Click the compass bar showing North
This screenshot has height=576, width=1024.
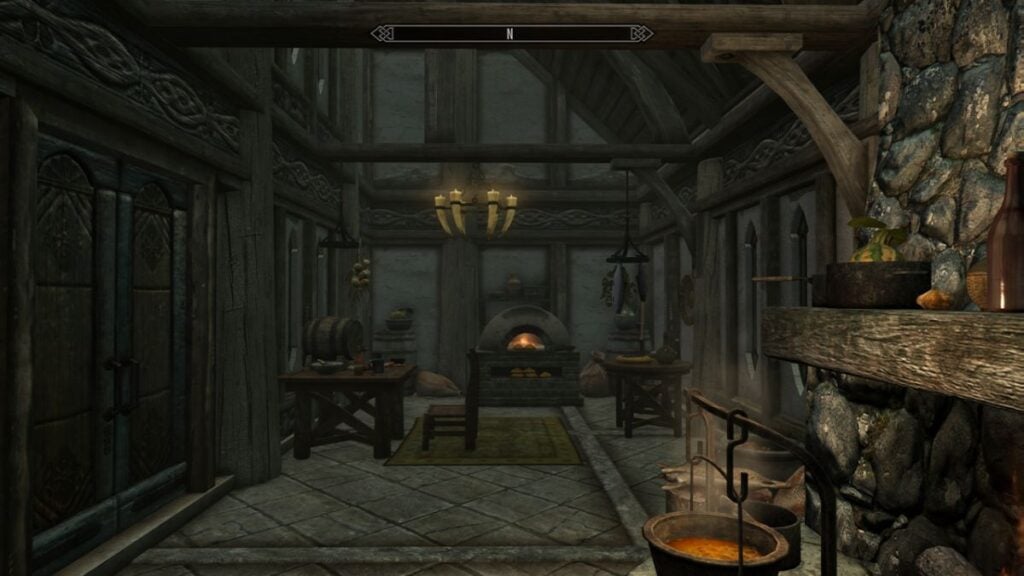coord(511,34)
